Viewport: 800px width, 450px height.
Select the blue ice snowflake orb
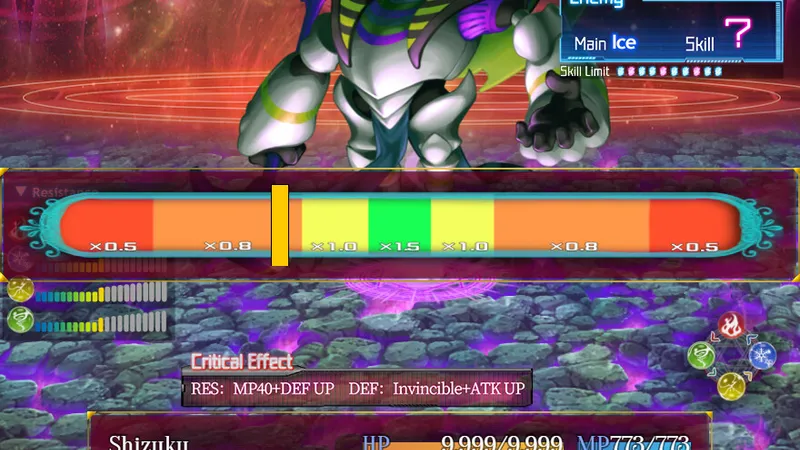tap(762, 354)
